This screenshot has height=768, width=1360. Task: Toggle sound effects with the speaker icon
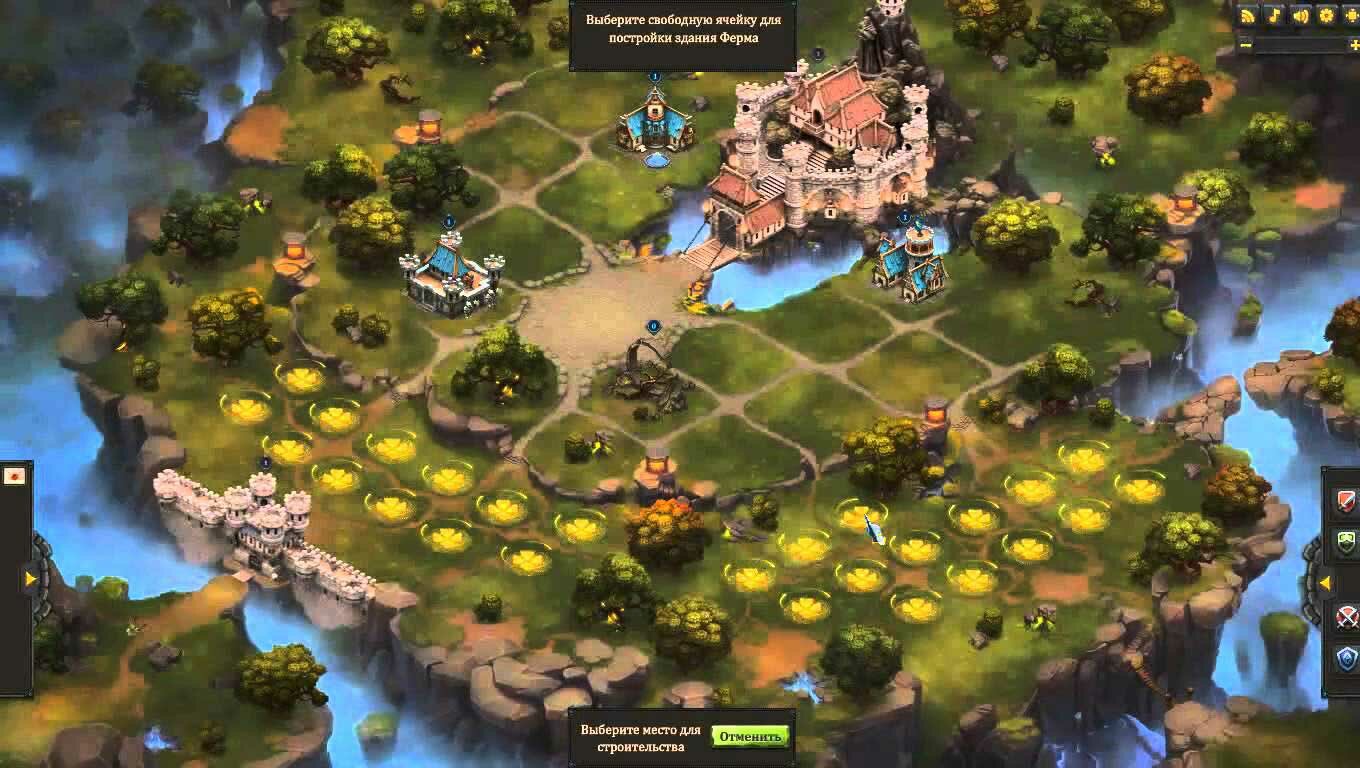(x=1300, y=15)
